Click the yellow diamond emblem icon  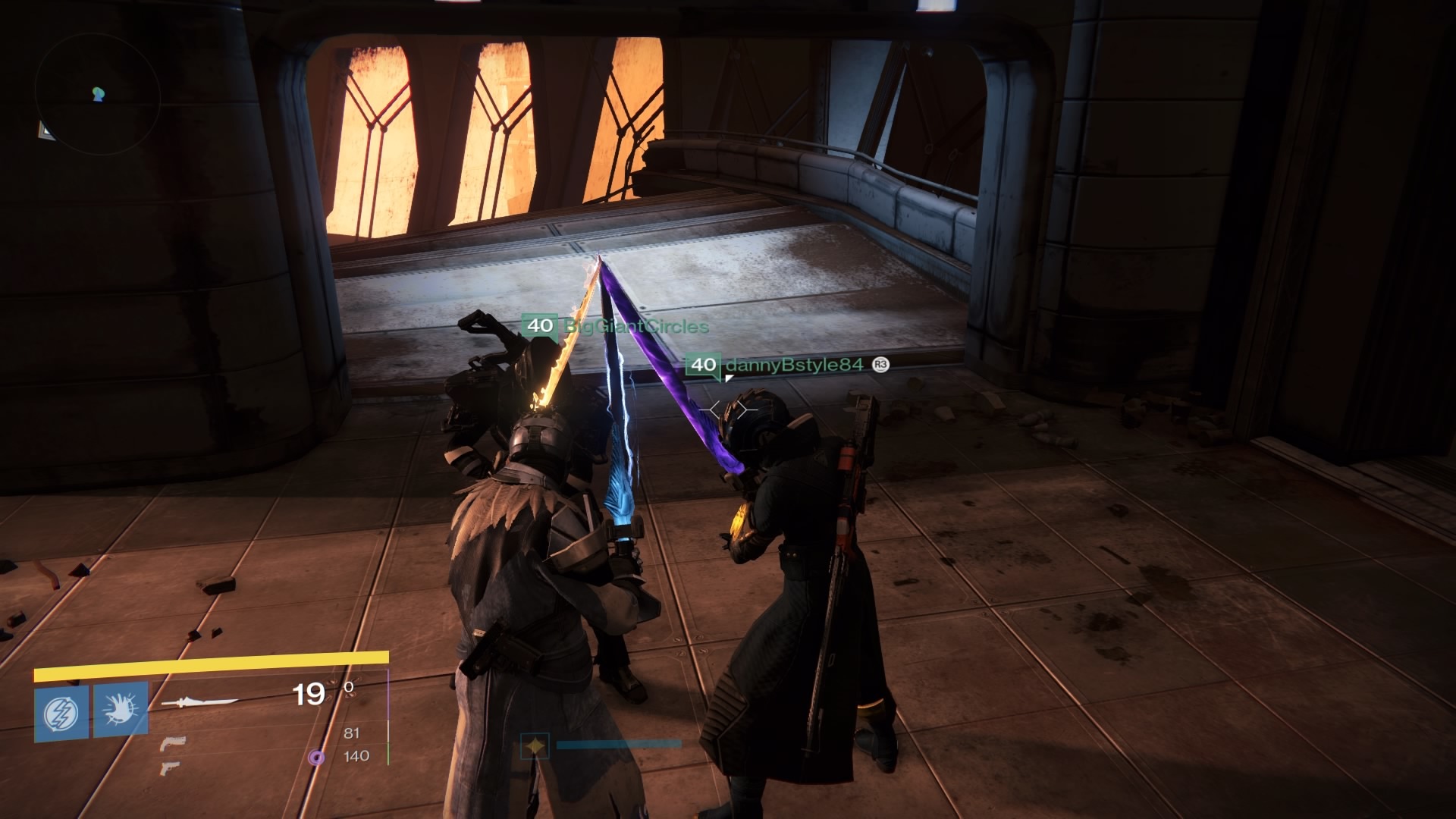(535, 746)
